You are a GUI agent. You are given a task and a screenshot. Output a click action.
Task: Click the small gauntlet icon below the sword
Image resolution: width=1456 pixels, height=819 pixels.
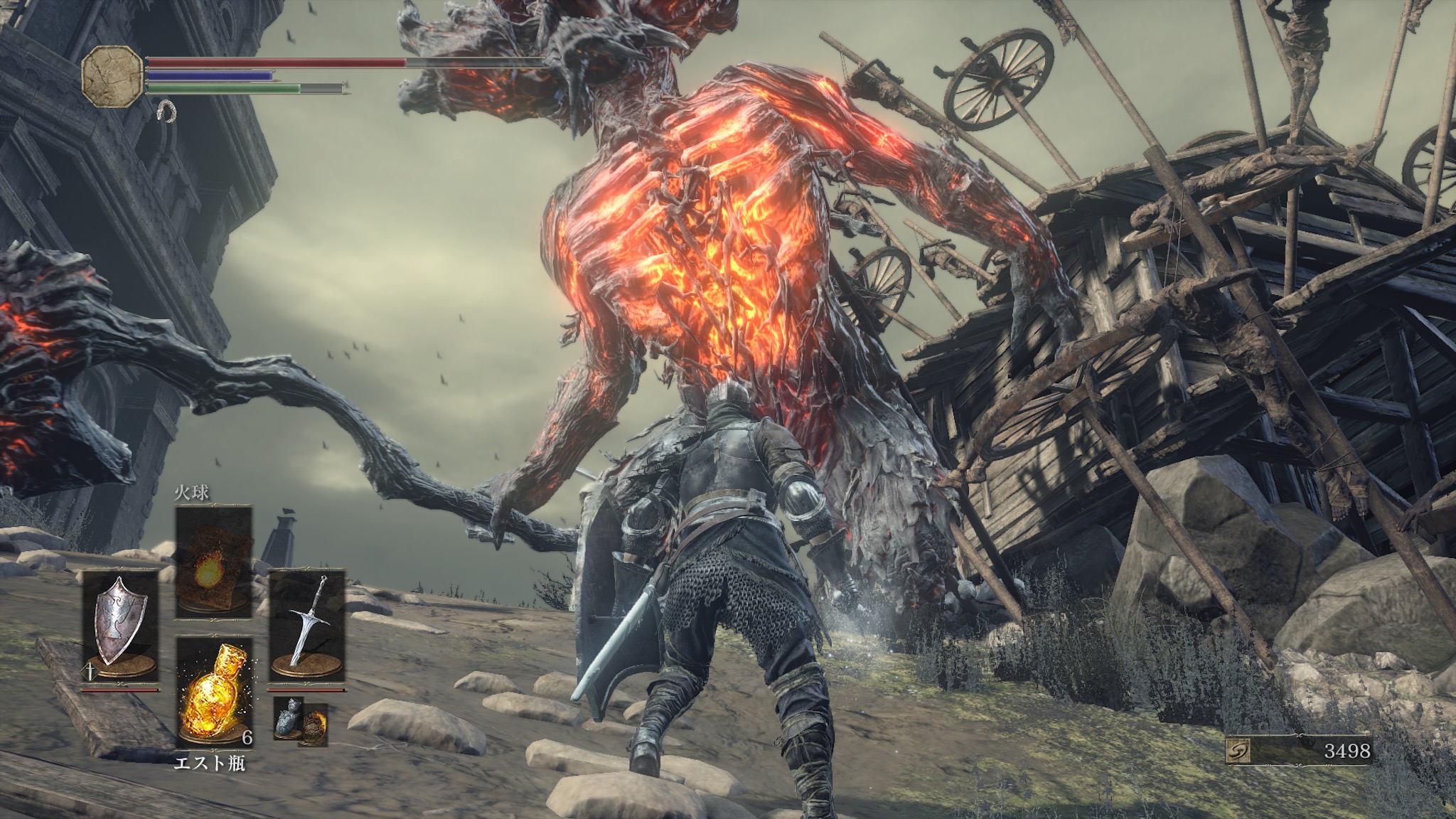pos(287,720)
